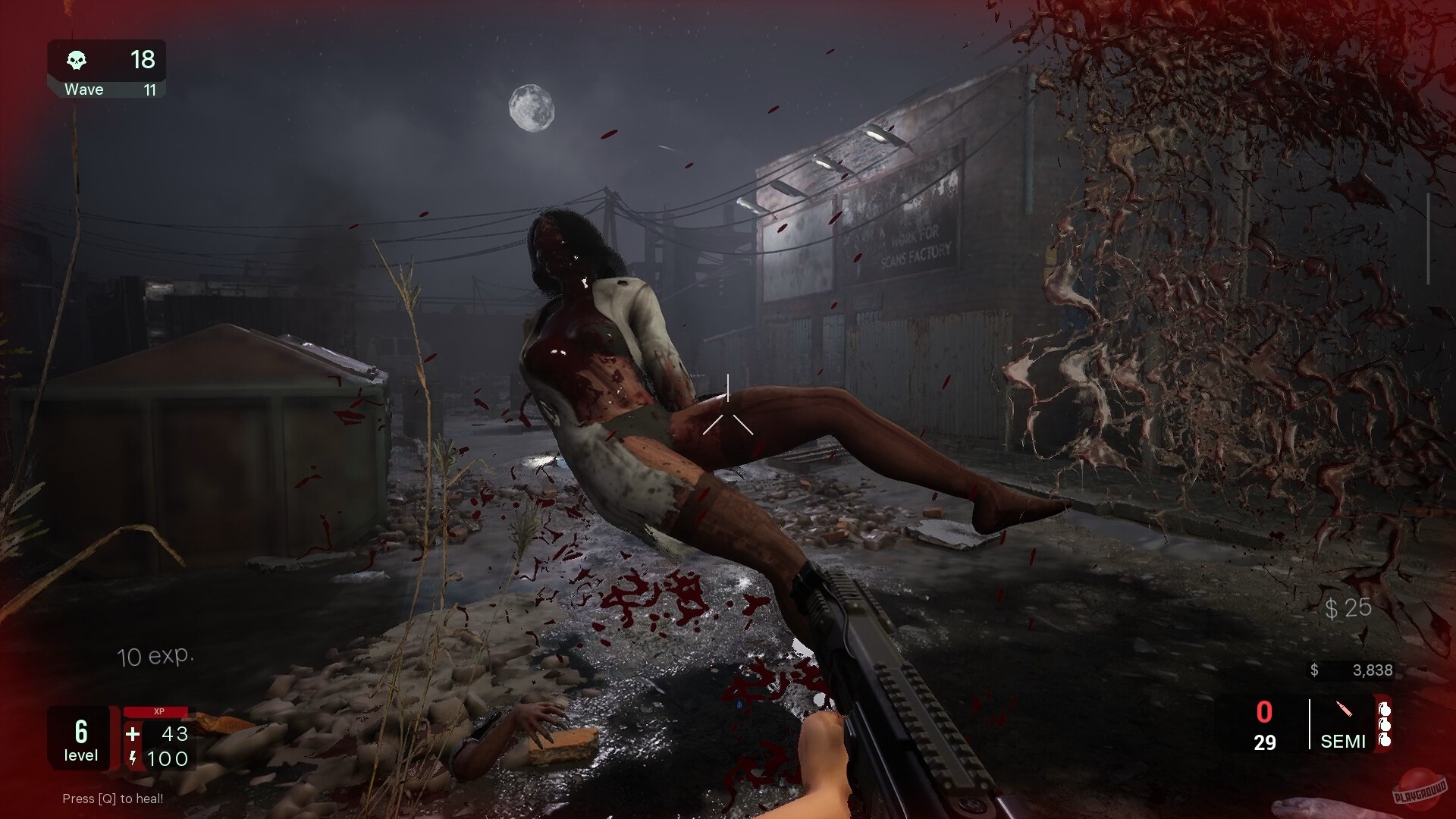Click the dollar sign on the money counter
1456x819 pixels.
click(1313, 670)
